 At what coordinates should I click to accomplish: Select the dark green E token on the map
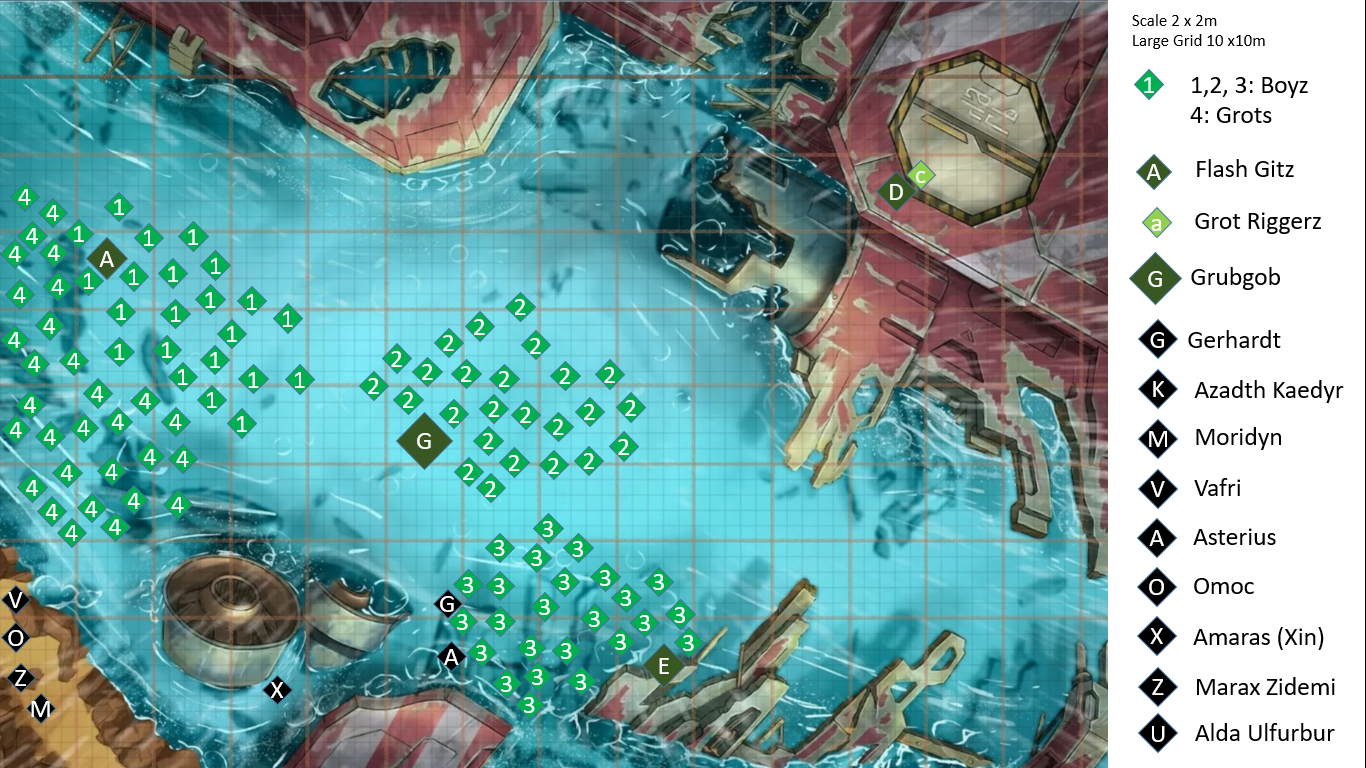point(663,665)
